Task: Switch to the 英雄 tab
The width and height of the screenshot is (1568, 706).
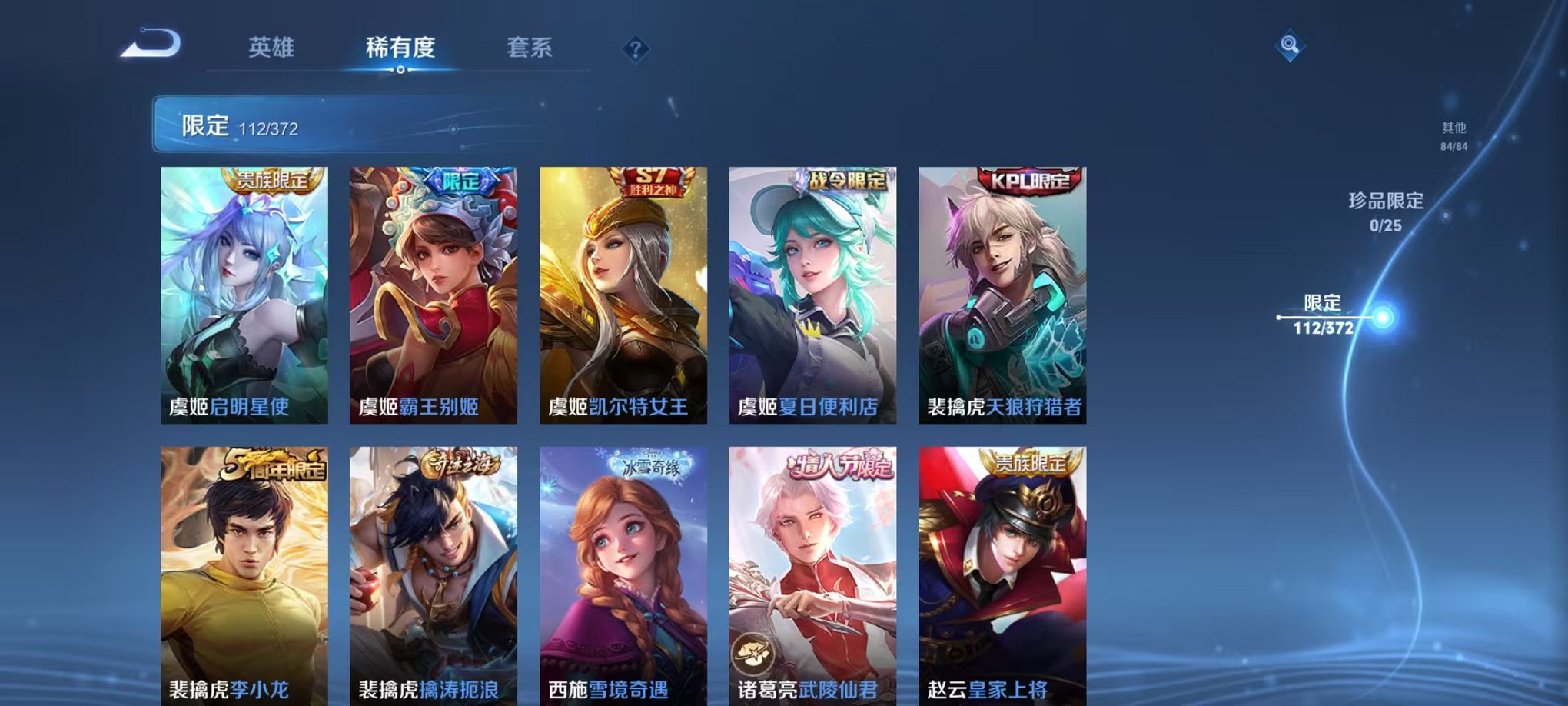Action: point(273,46)
